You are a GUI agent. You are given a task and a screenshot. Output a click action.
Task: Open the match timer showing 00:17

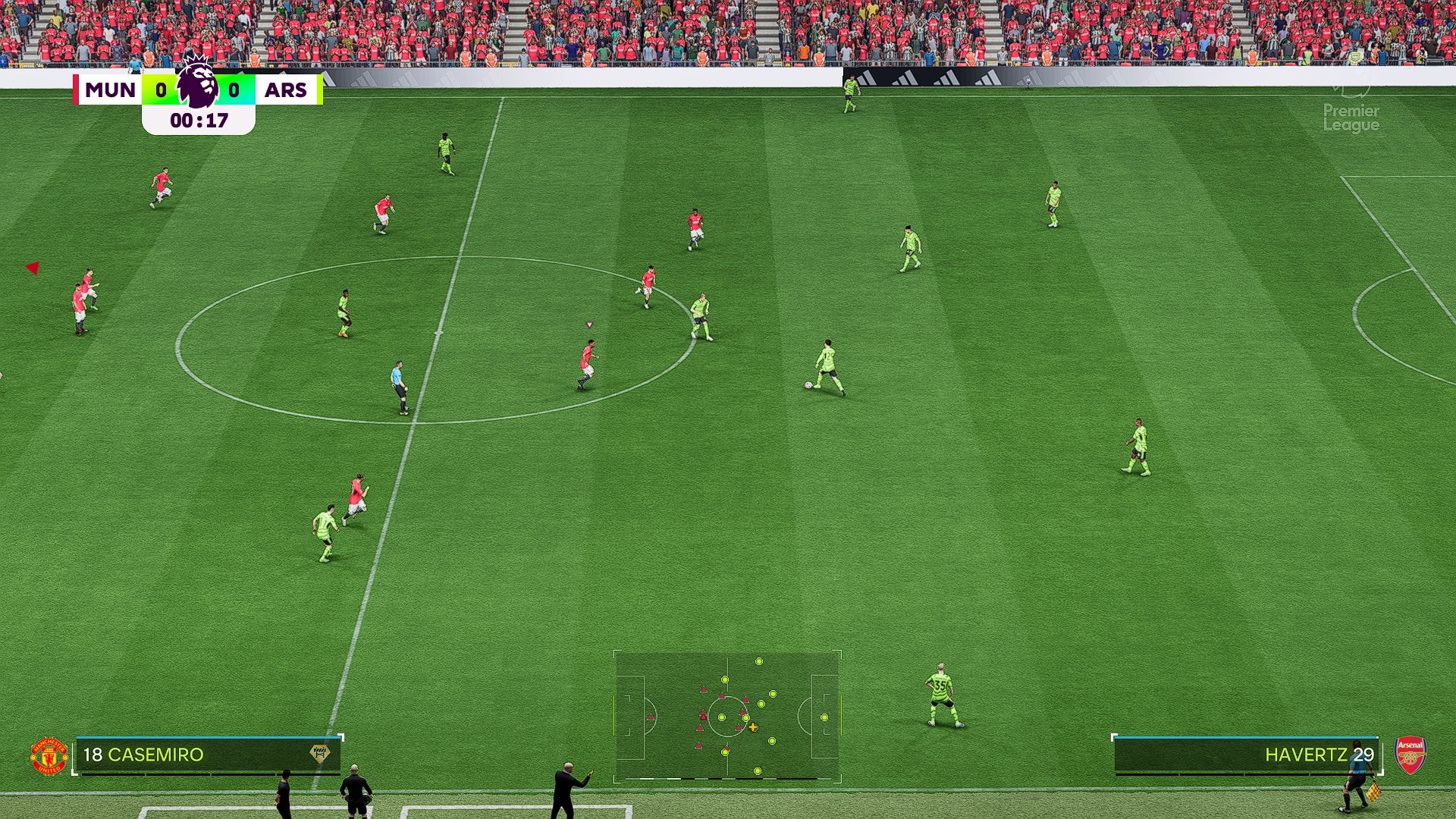coord(197,119)
